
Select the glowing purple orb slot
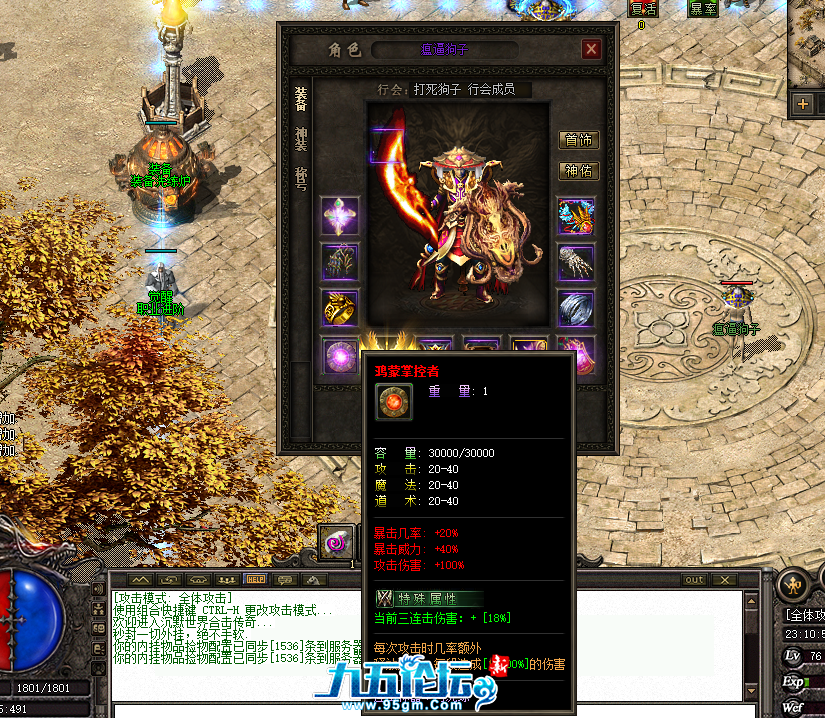pos(339,353)
